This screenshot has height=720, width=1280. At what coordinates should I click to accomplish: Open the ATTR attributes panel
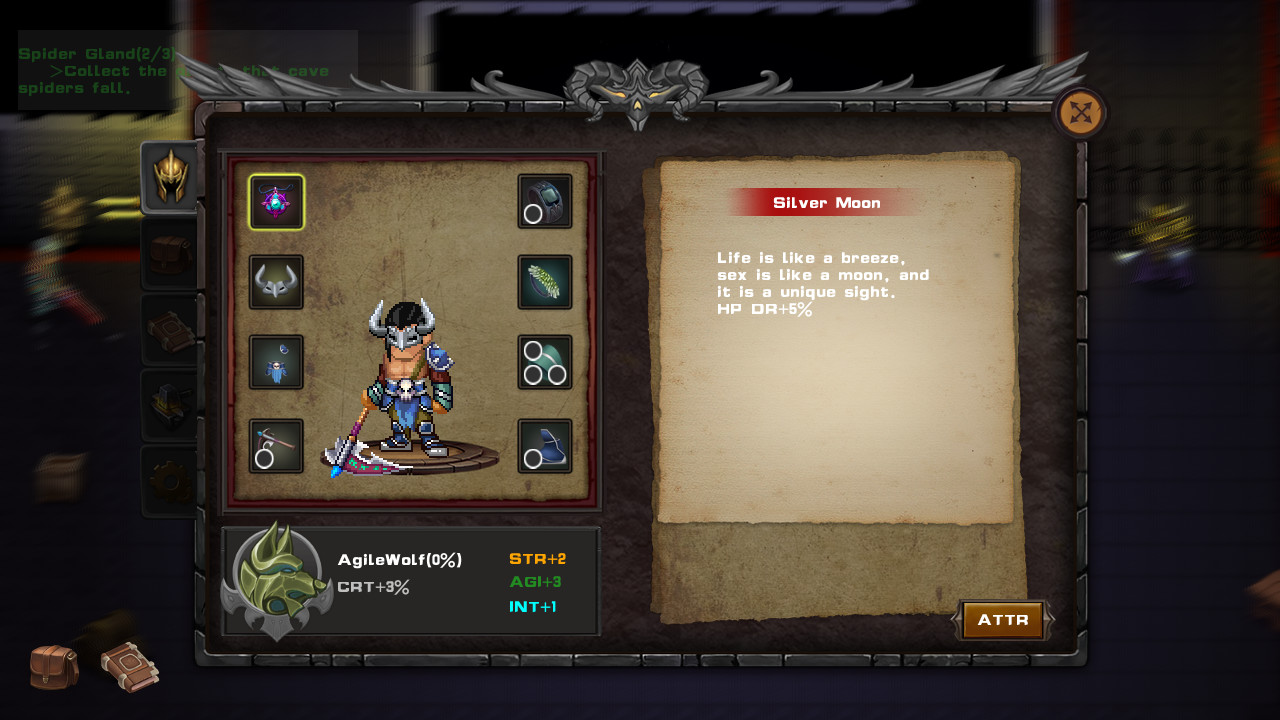(x=1002, y=620)
